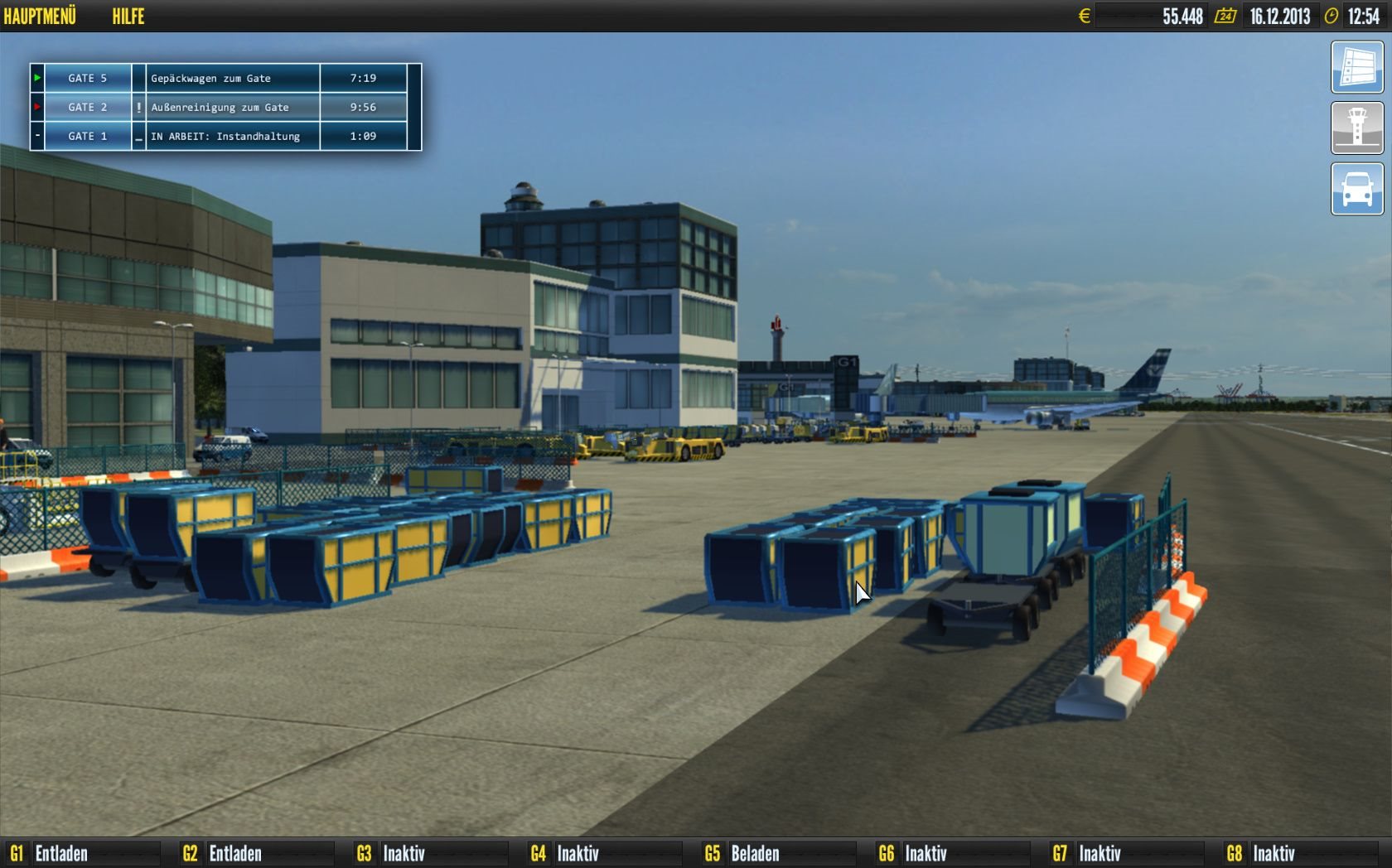Viewport: 1392px width, 868px height.
Task: Select the Gate 2 Außenreinigung task row
Action: (x=224, y=107)
